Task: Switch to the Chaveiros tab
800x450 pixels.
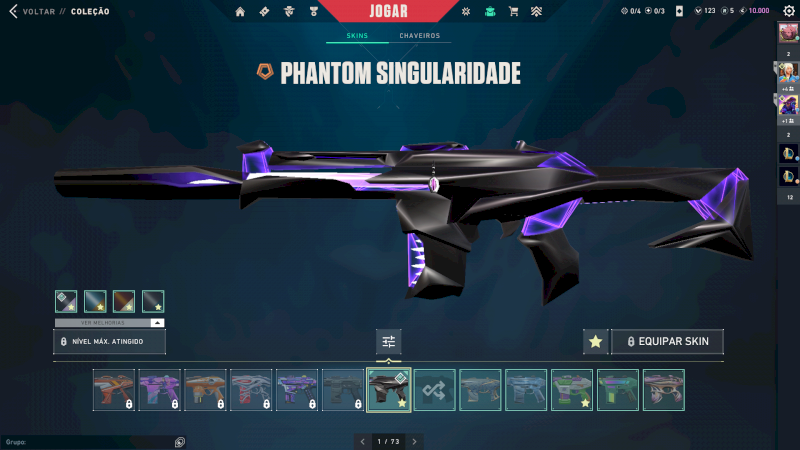Action: point(419,36)
